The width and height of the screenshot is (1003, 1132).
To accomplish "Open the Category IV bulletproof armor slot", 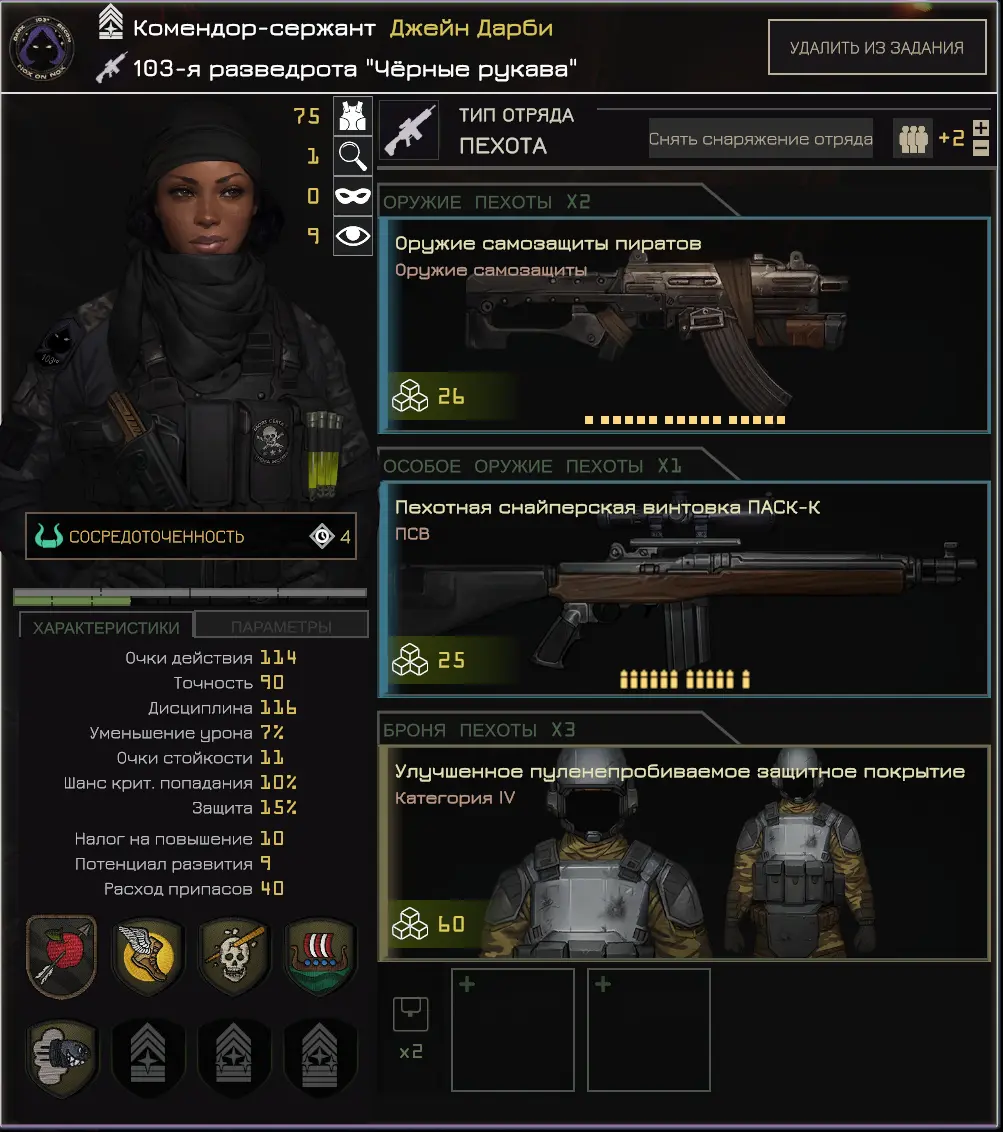I will pyautogui.click(x=684, y=853).
